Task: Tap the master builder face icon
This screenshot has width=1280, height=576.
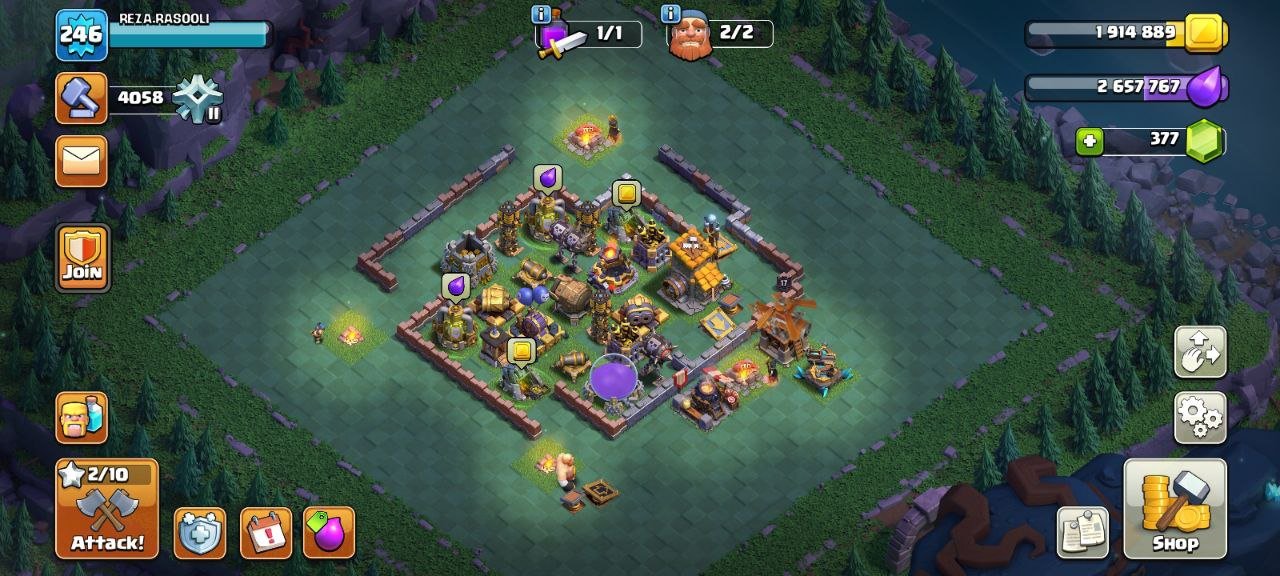Action: (690, 38)
